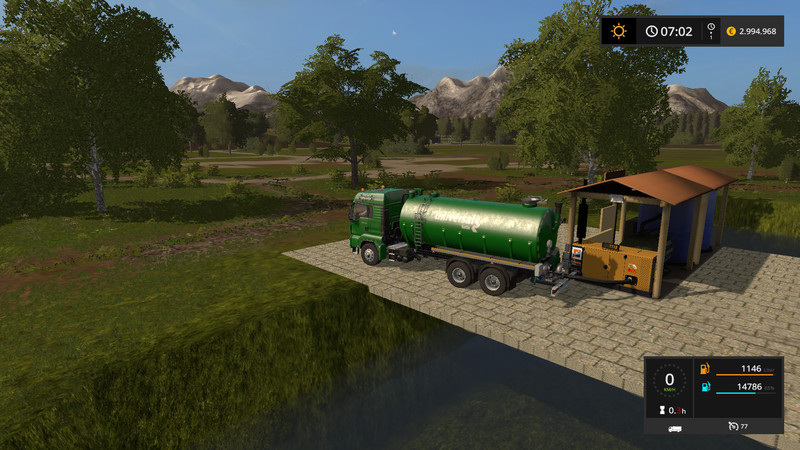Click the sun weather icon
This screenshot has height=450, width=800.
point(619,31)
